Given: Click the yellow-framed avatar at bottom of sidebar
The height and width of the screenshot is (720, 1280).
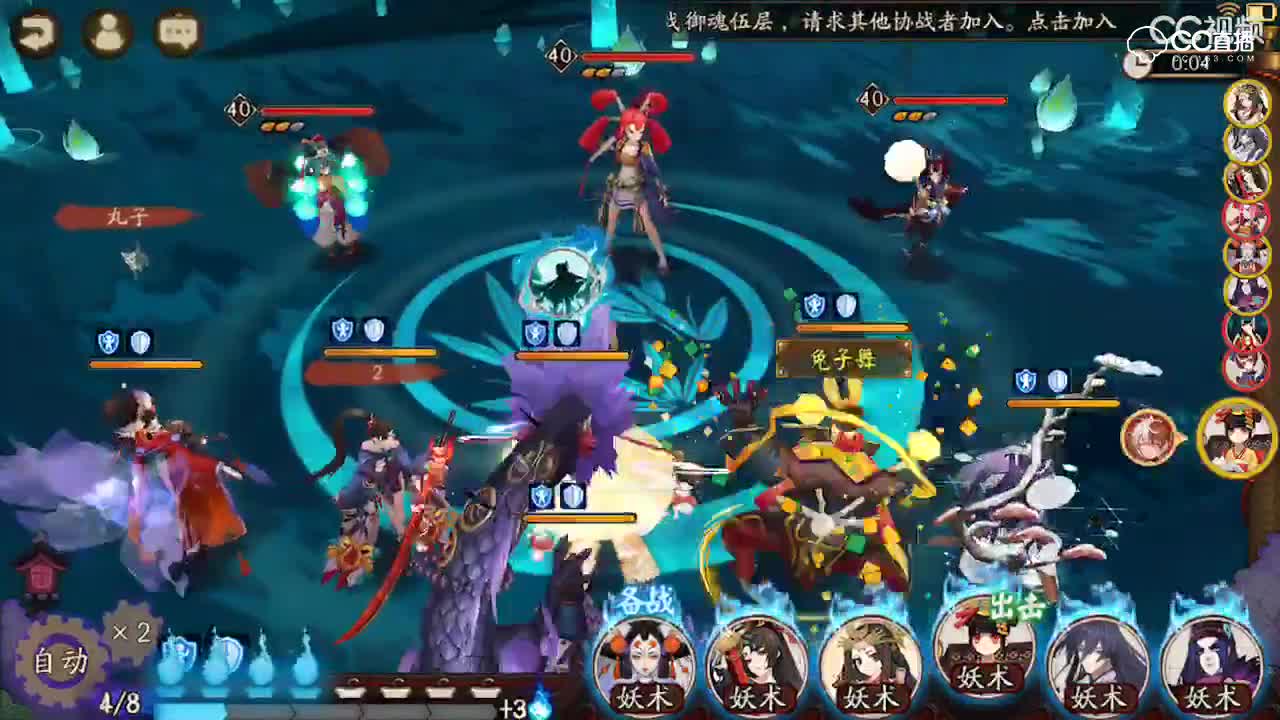Looking at the screenshot, I should coord(1236,436).
